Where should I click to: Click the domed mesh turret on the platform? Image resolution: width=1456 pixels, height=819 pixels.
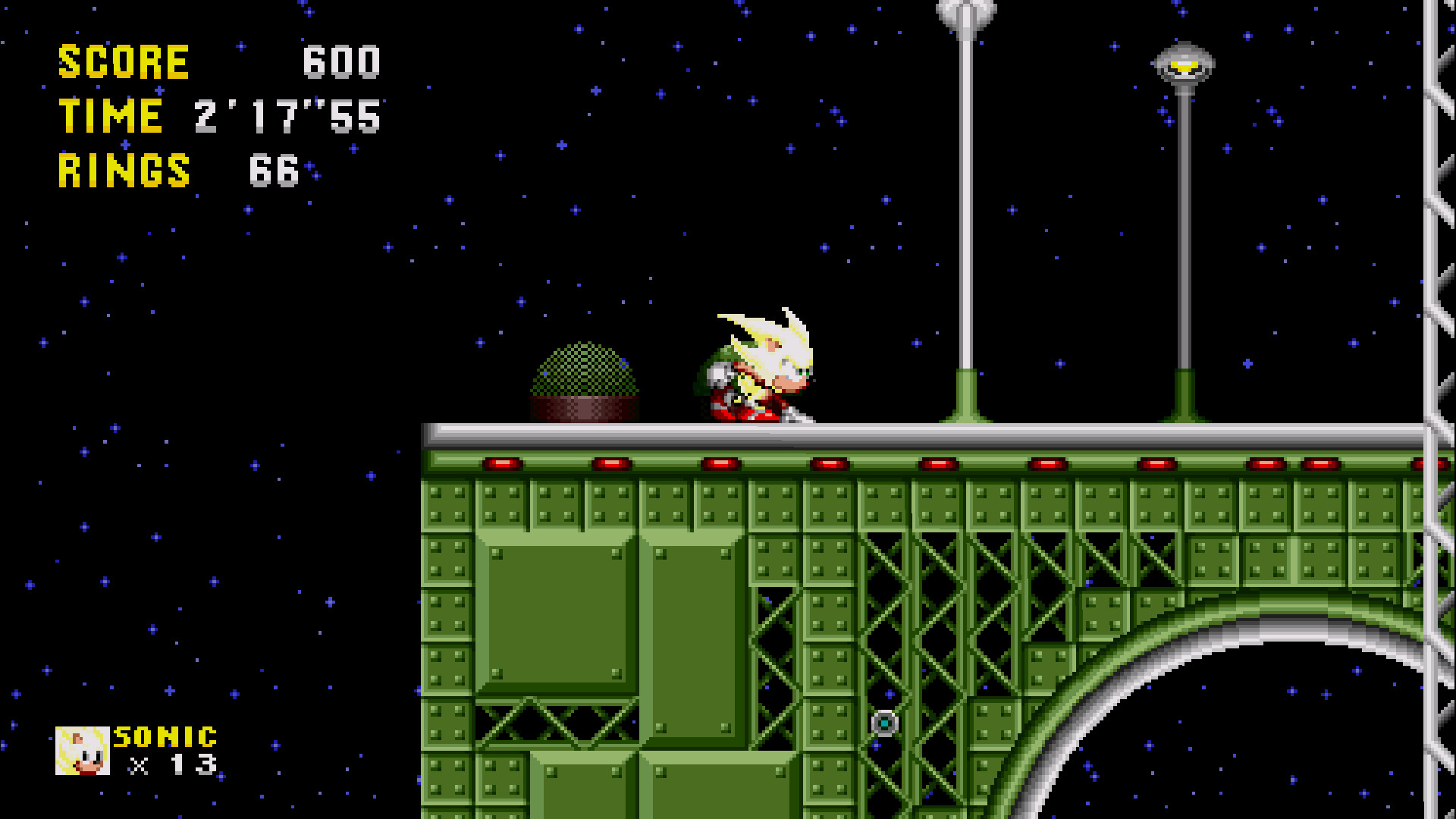pyautogui.click(x=584, y=372)
